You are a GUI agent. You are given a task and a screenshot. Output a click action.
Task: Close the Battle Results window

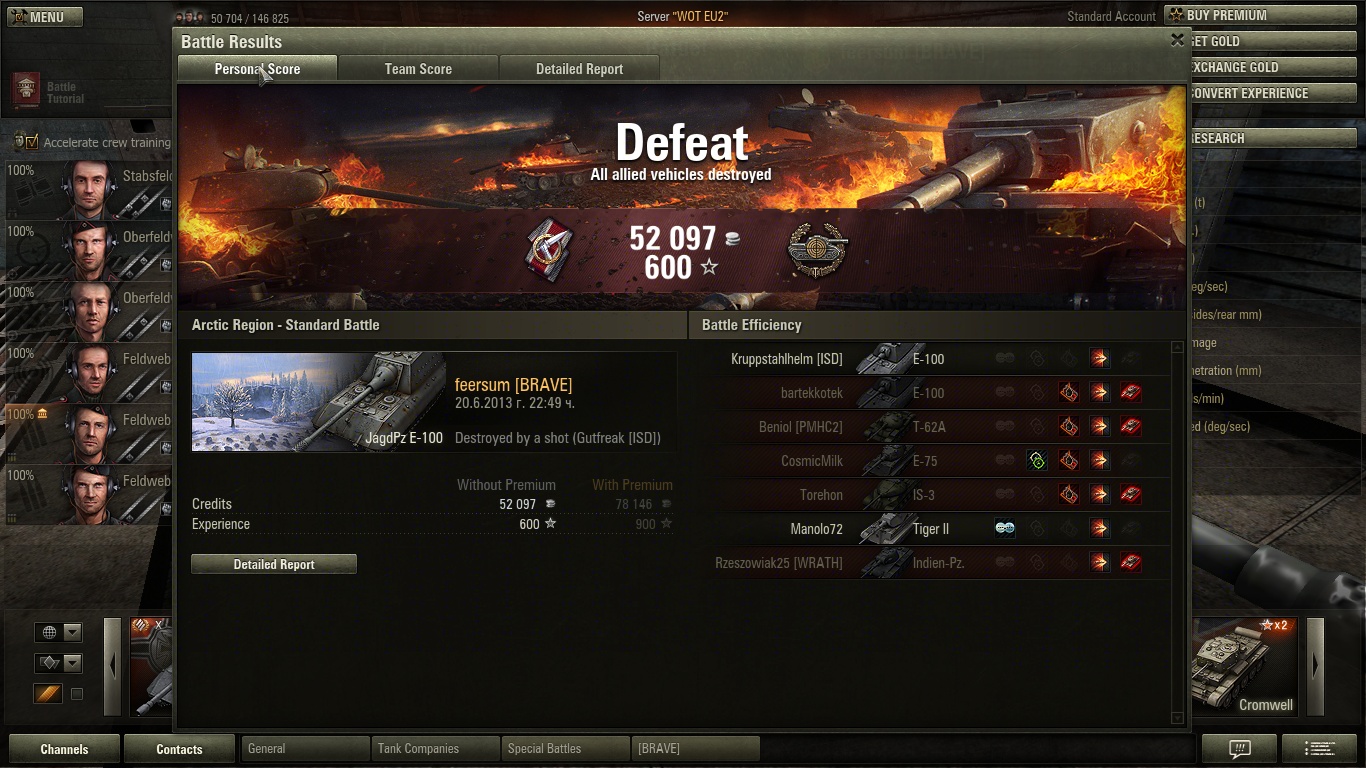tap(1177, 40)
